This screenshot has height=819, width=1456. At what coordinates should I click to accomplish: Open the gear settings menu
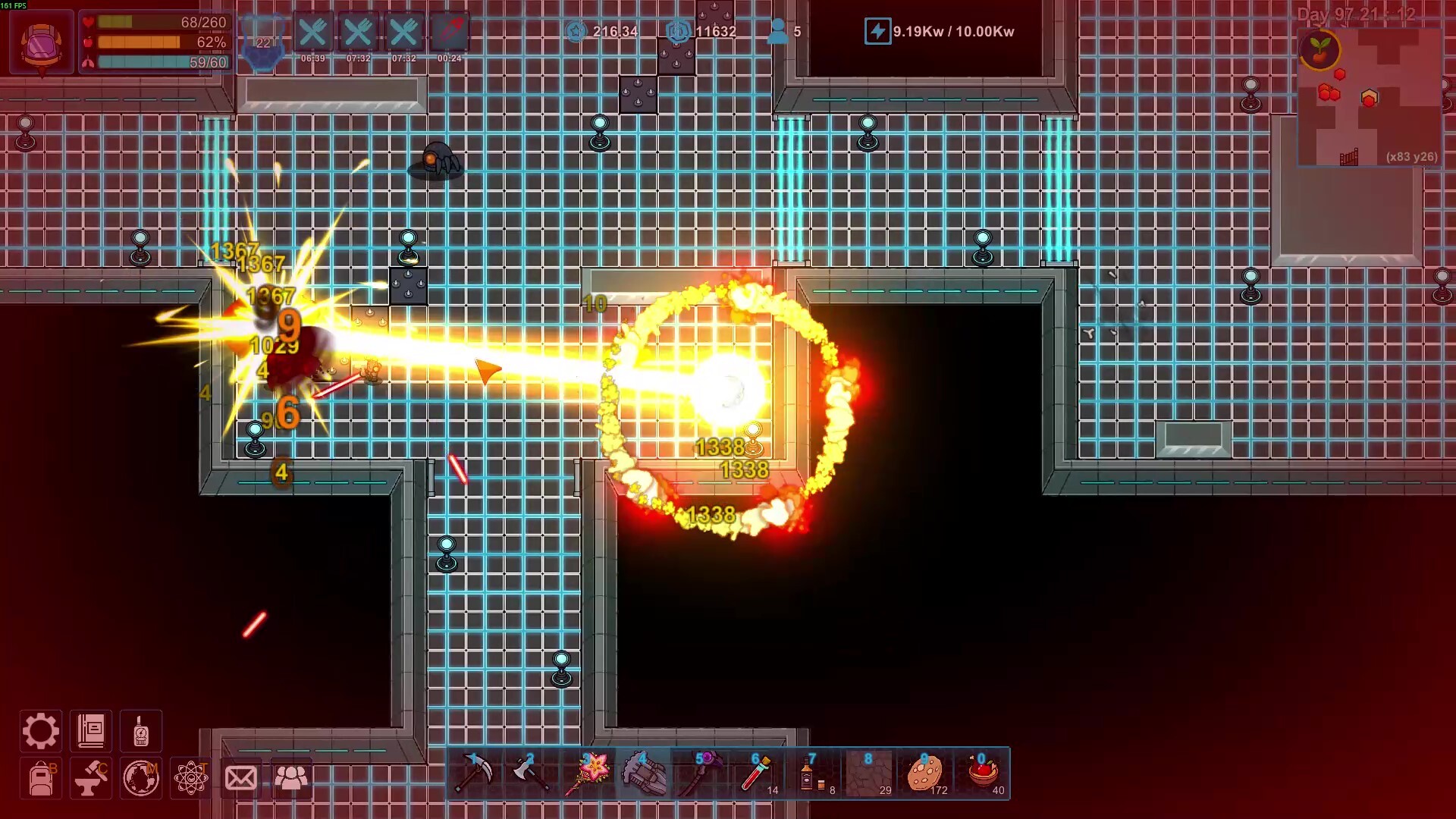click(40, 731)
